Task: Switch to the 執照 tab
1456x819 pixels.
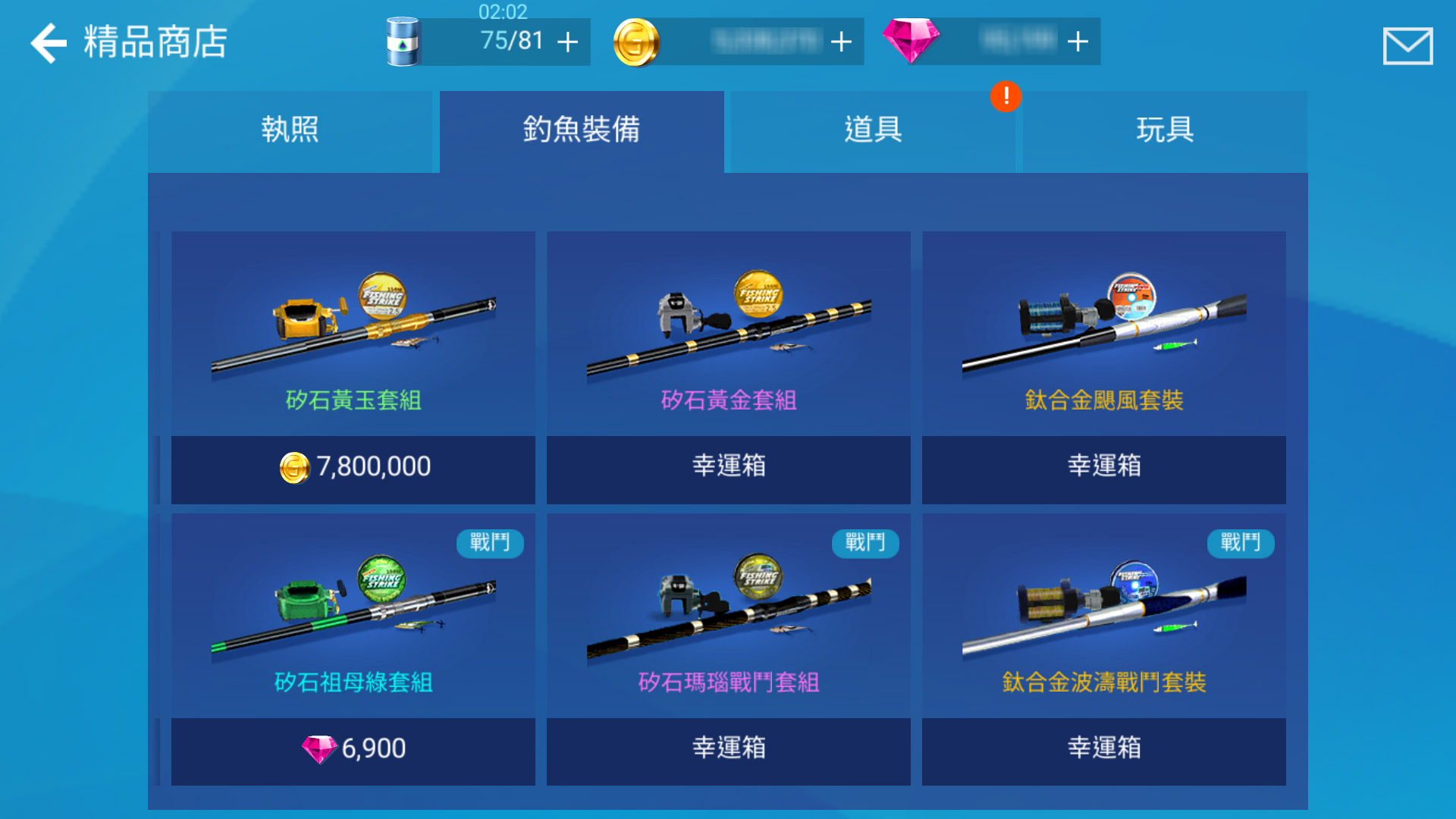Action: [290, 130]
